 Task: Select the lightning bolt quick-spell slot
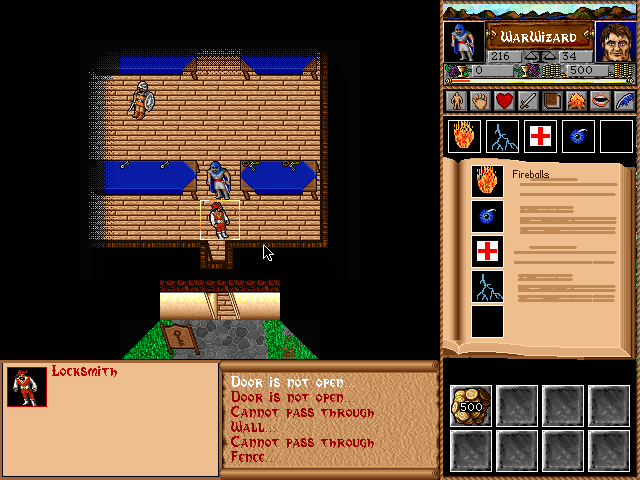502,136
